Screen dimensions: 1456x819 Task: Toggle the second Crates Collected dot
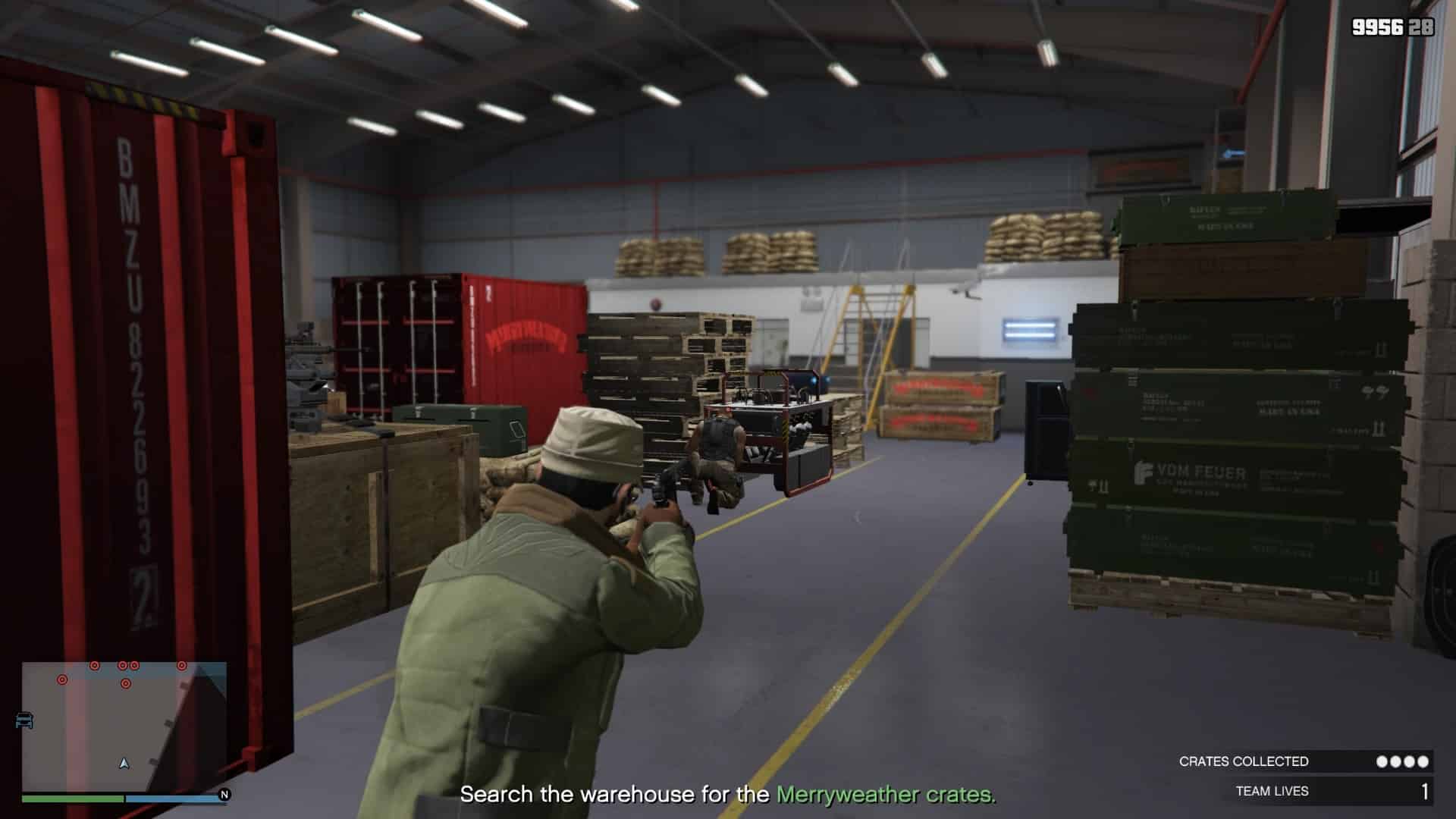tap(1395, 761)
